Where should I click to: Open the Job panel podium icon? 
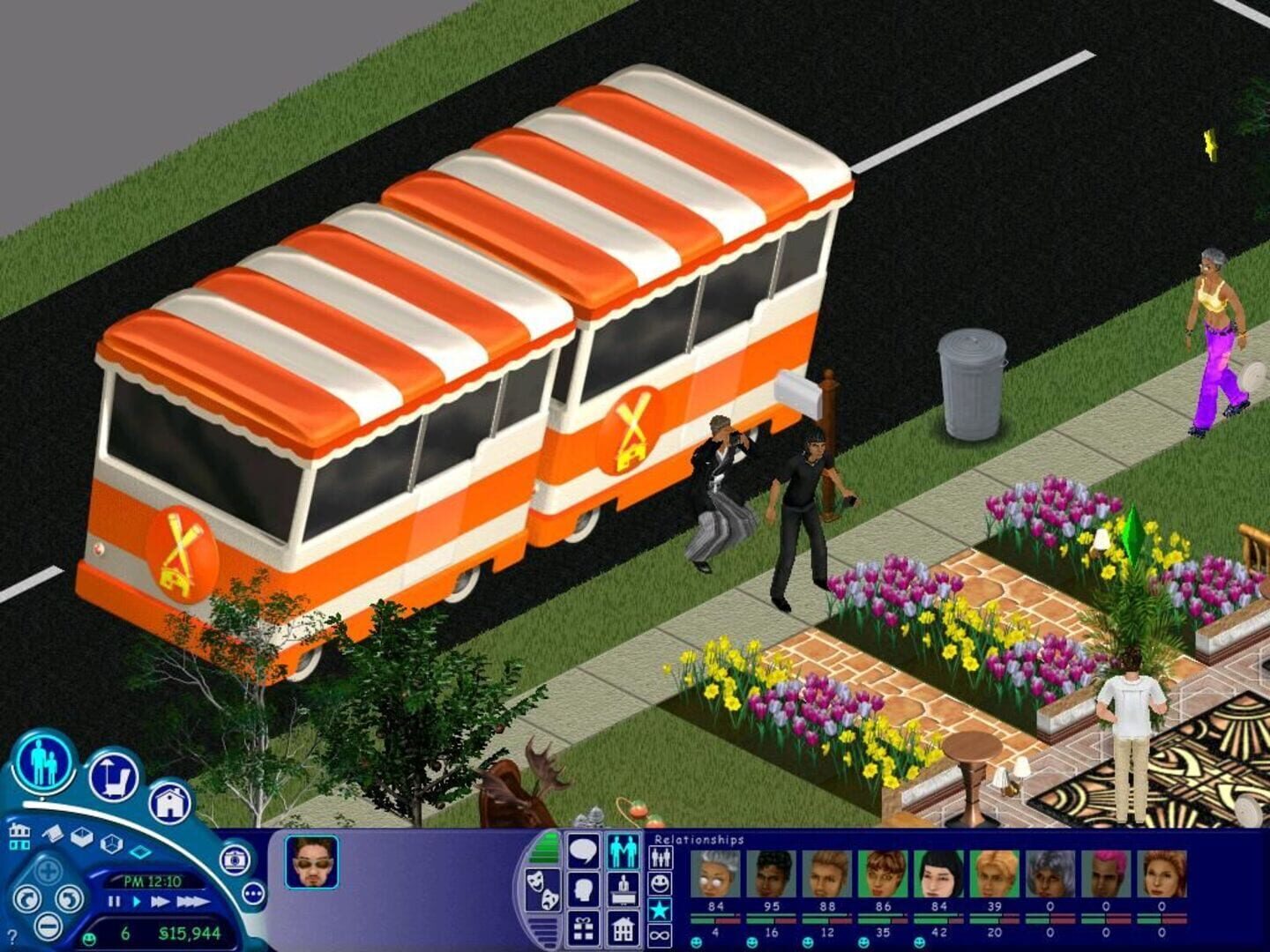[x=621, y=890]
